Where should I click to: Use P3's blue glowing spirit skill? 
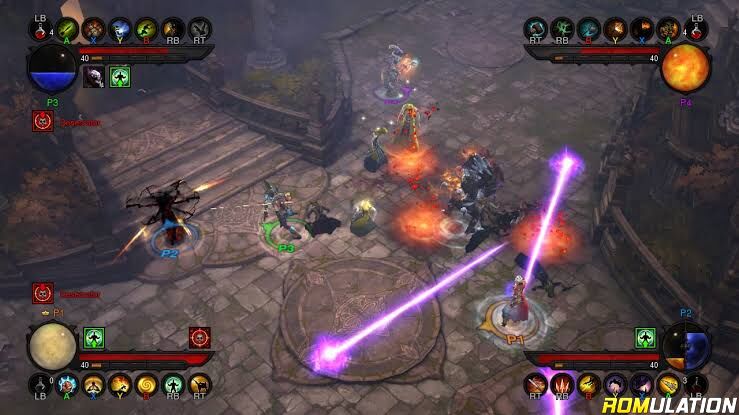coord(119,29)
